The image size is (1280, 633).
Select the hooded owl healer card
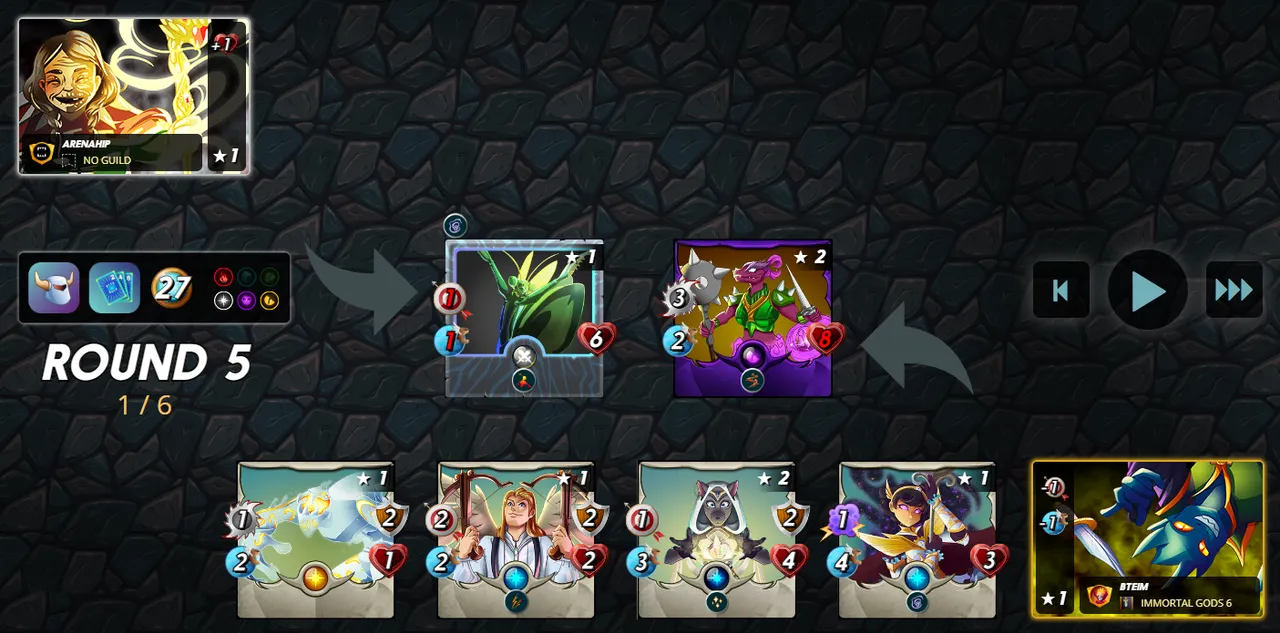pos(717,539)
